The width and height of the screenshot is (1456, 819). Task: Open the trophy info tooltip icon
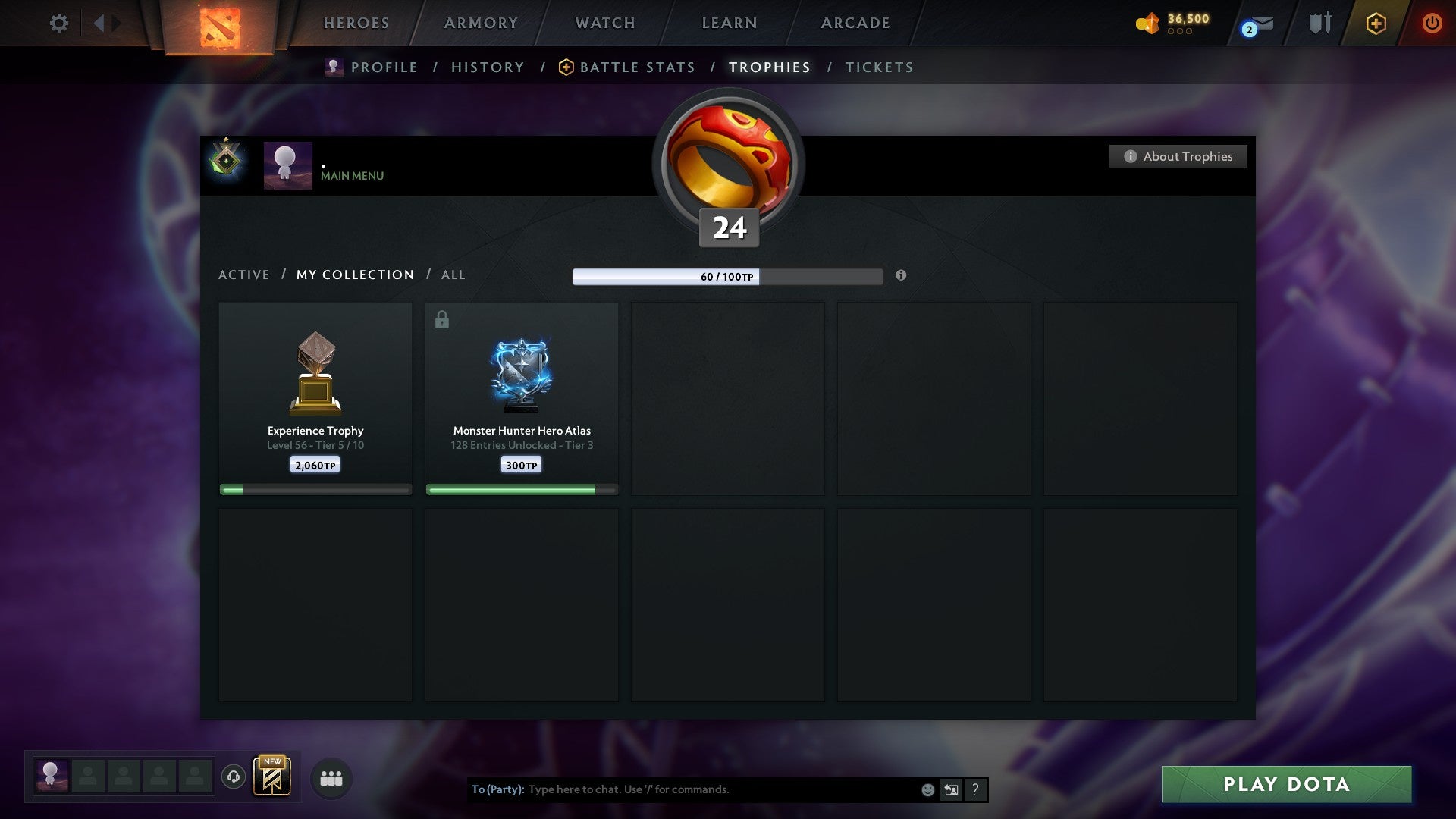click(901, 276)
